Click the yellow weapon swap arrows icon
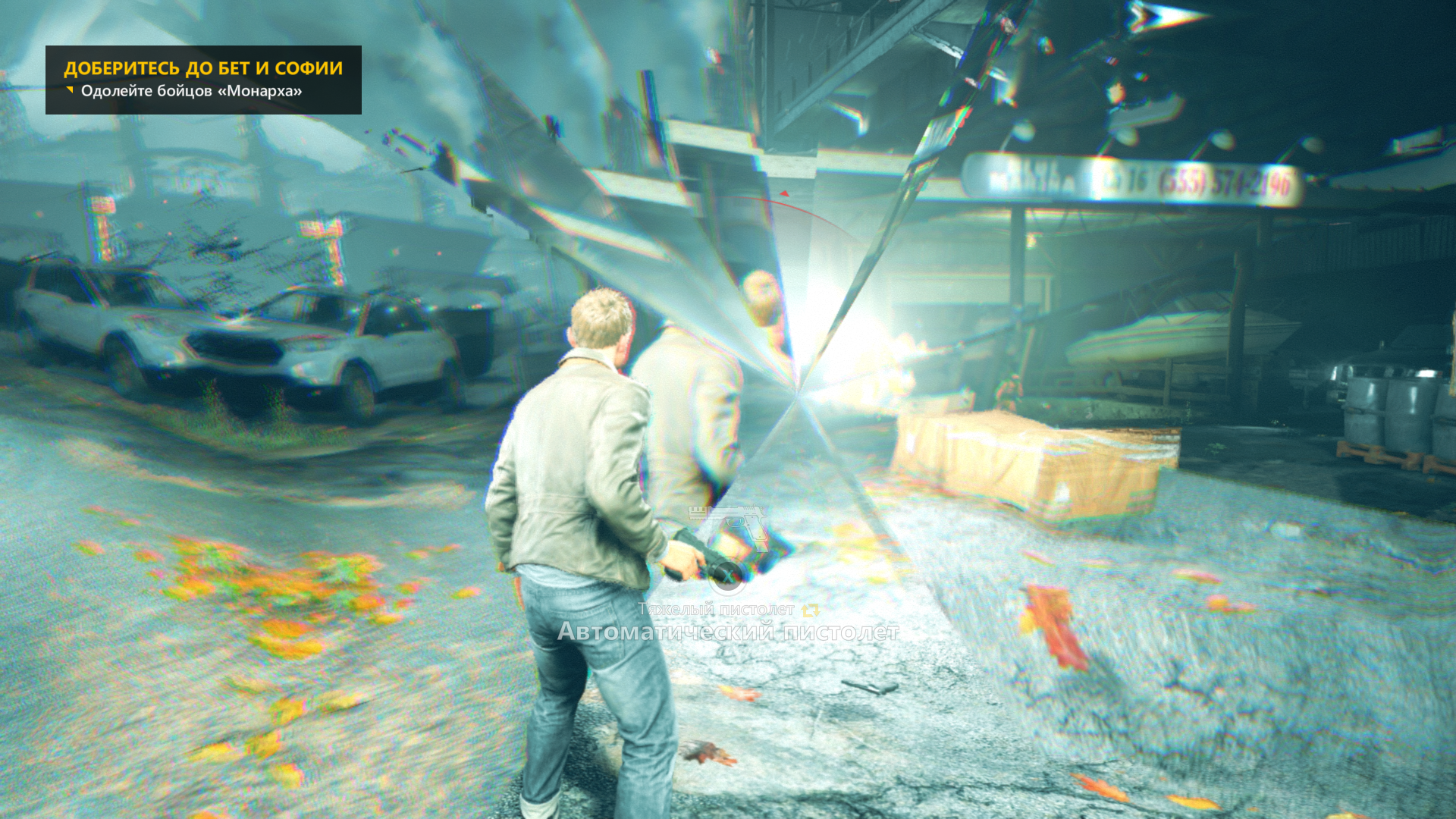 click(x=811, y=610)
